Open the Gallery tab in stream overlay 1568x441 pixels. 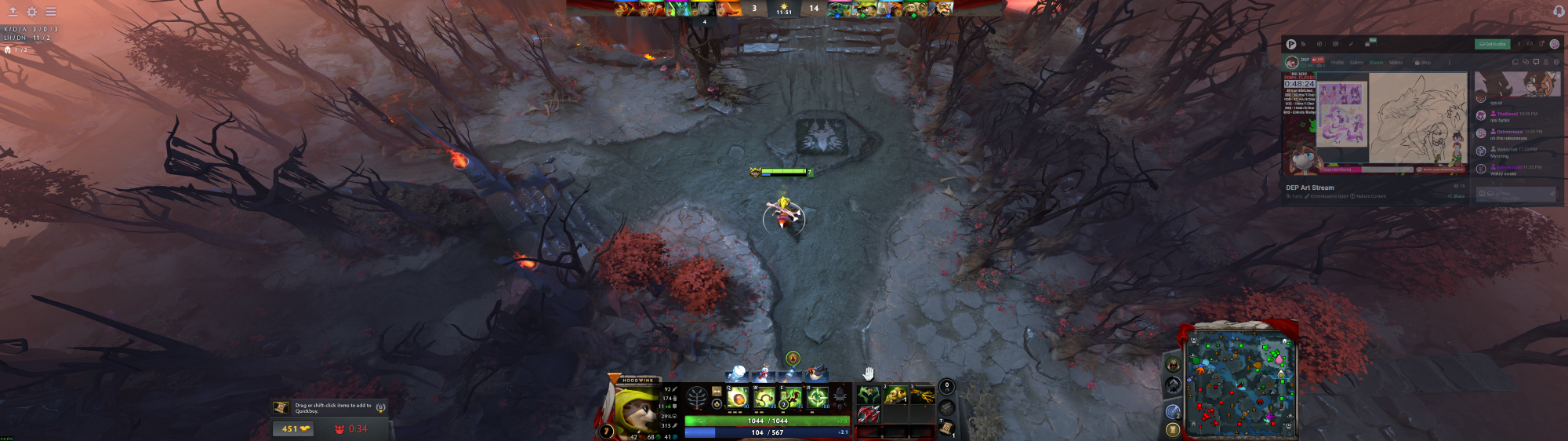point(1356,63)
